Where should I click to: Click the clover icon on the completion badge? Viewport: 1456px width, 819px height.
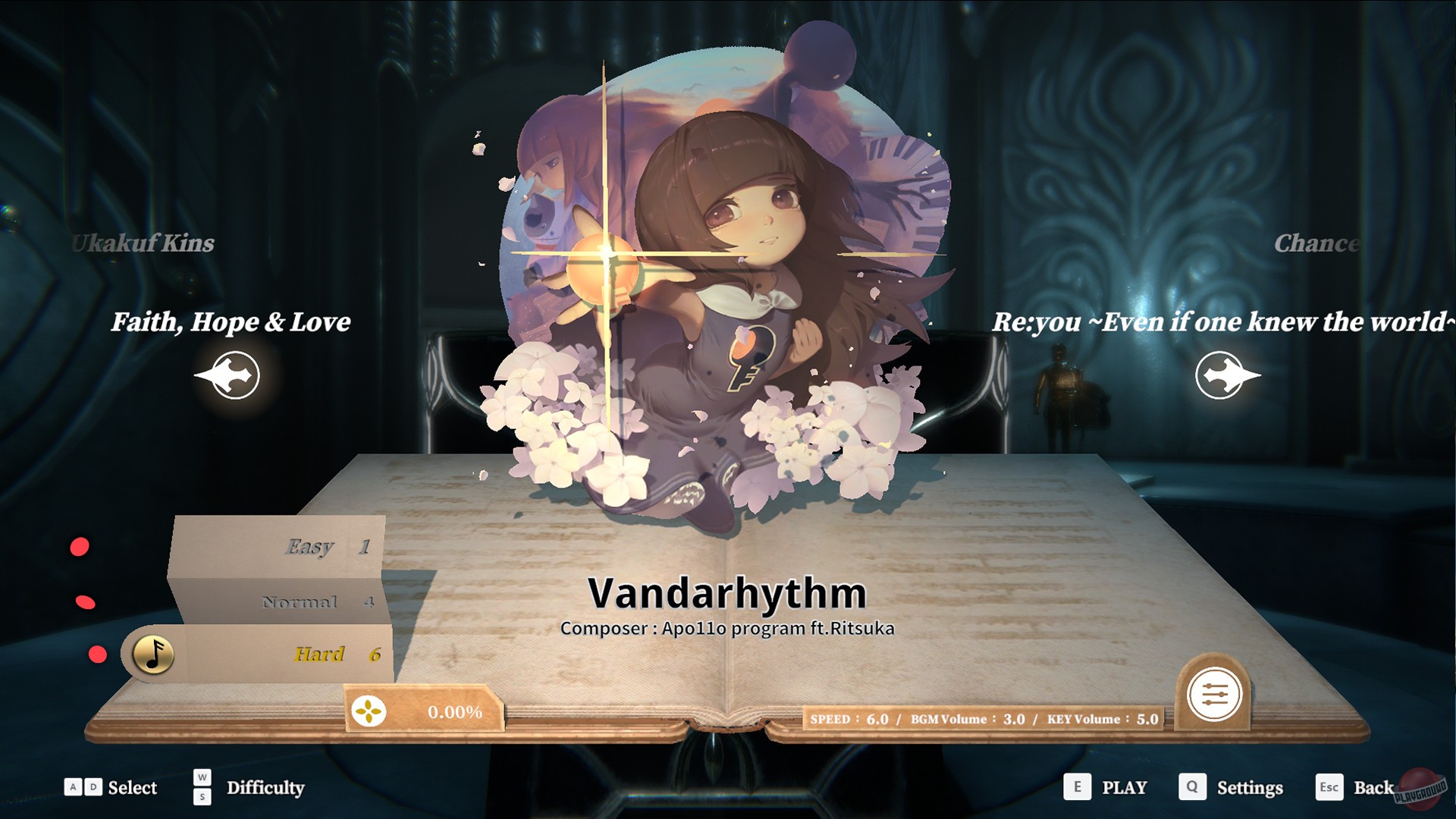click(x=369, y=712)
